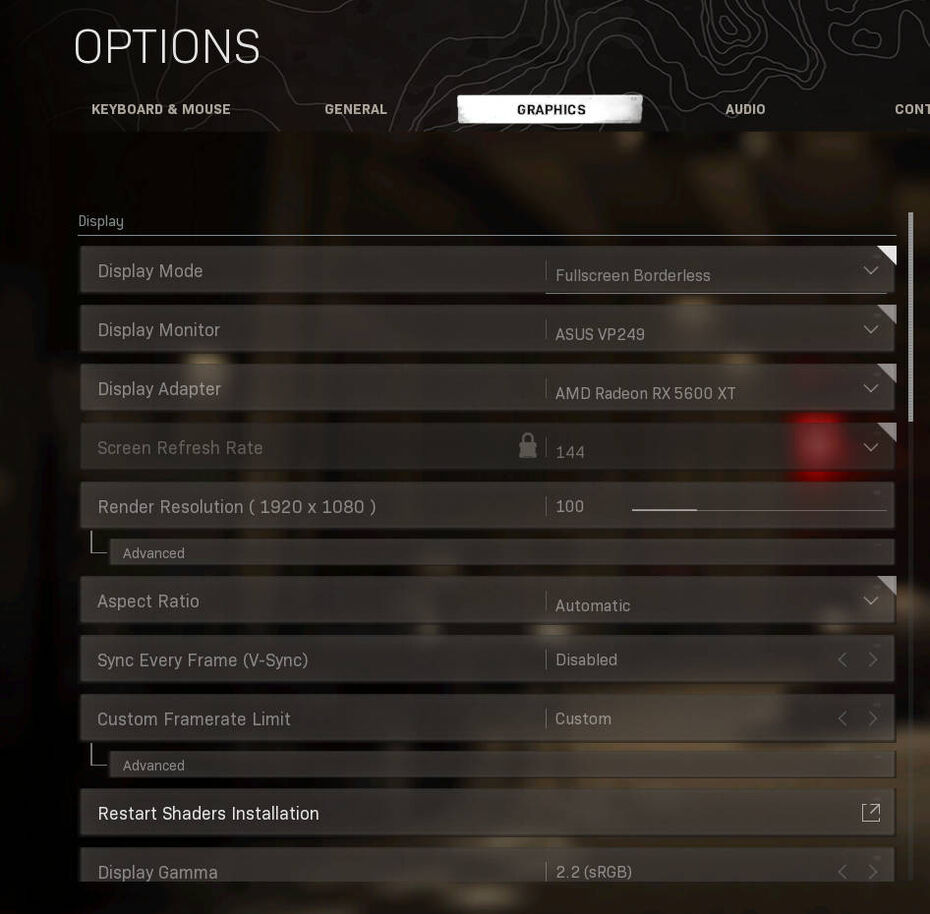
Task: Click the Render Resolution slider
Action: (x=758, y=510)
